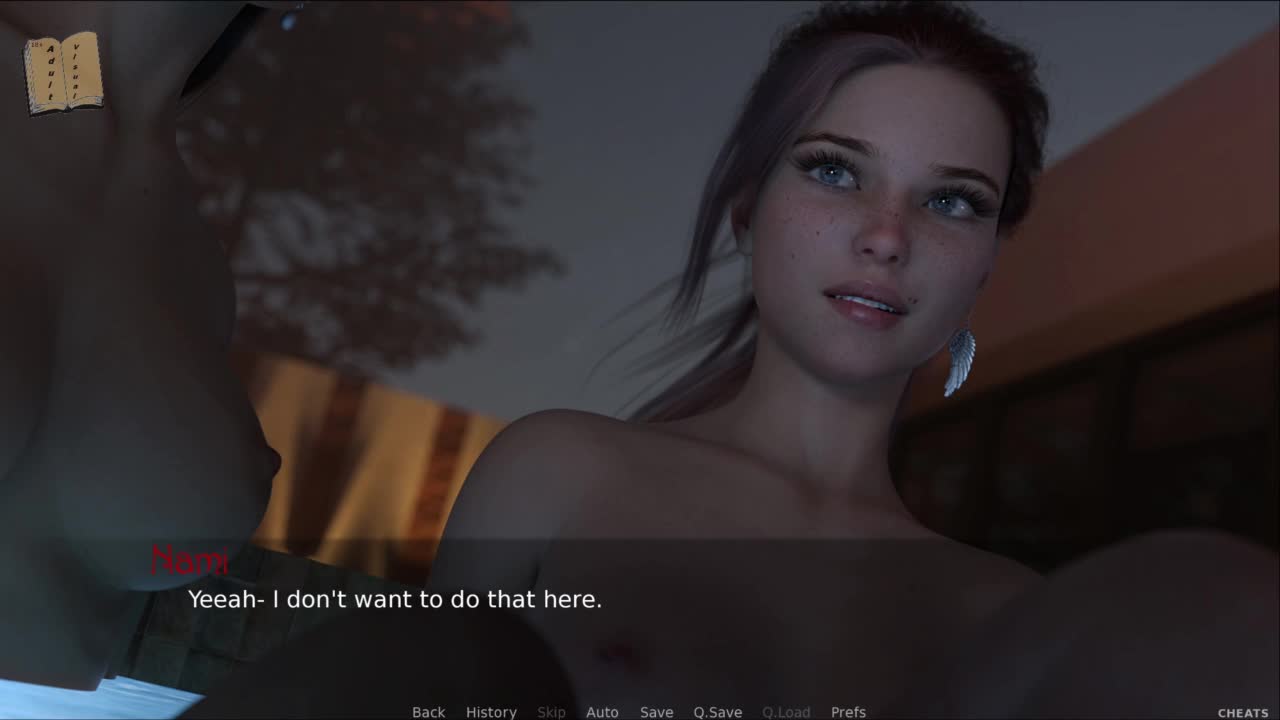Open the dialogue History log
1280x720 pixels.
(491, 712)
